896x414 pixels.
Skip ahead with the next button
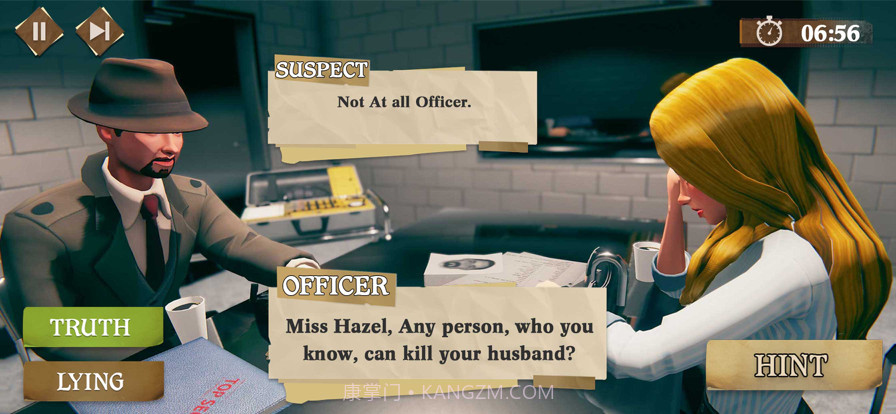point(99,31)
